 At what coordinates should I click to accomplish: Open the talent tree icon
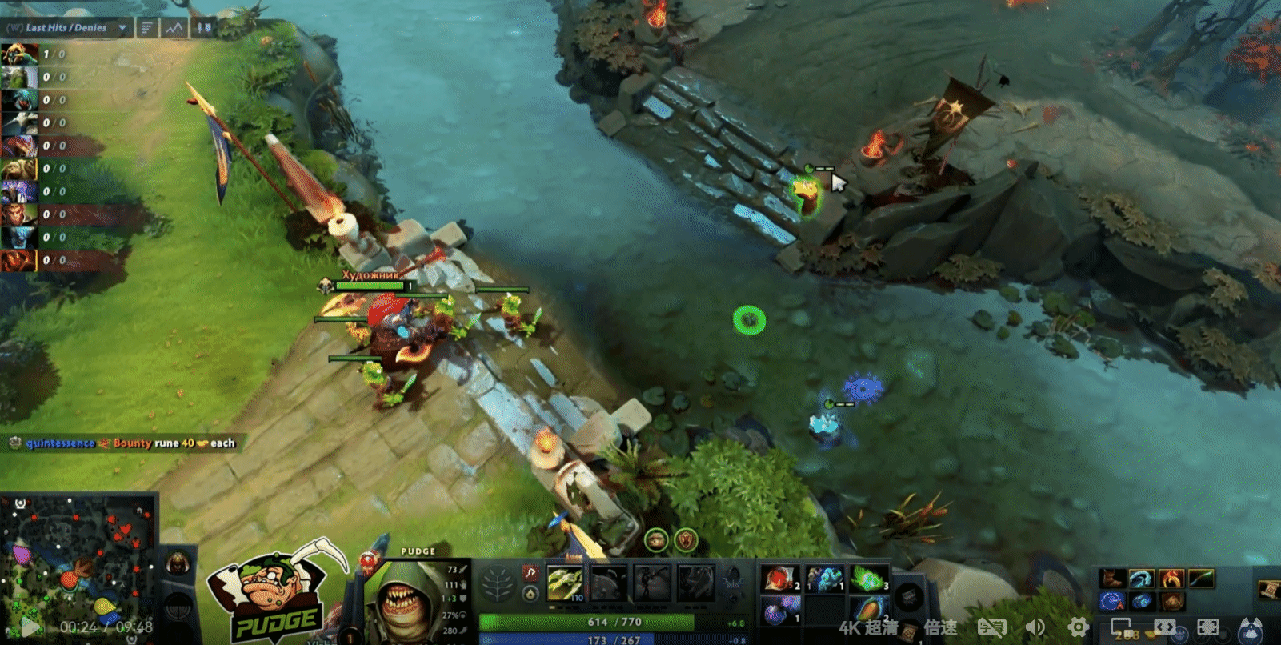click(x=497, y=584)
